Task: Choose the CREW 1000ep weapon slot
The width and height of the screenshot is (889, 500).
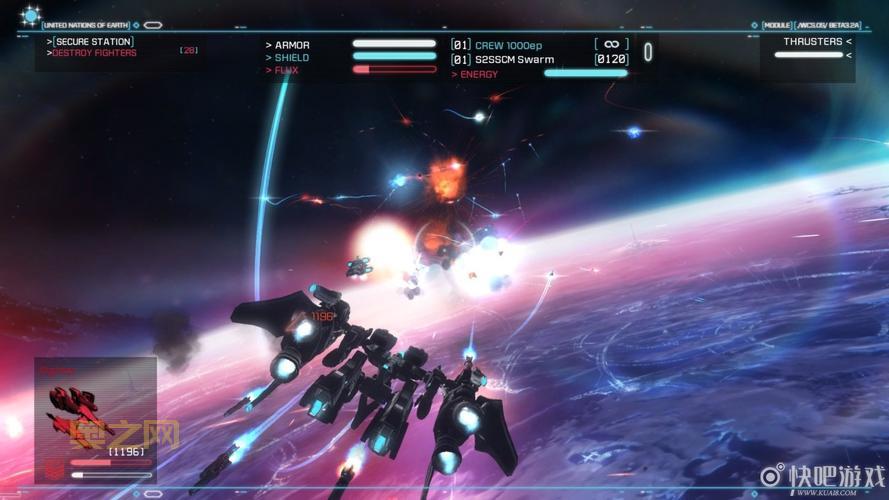Action: tap(509, 45)
